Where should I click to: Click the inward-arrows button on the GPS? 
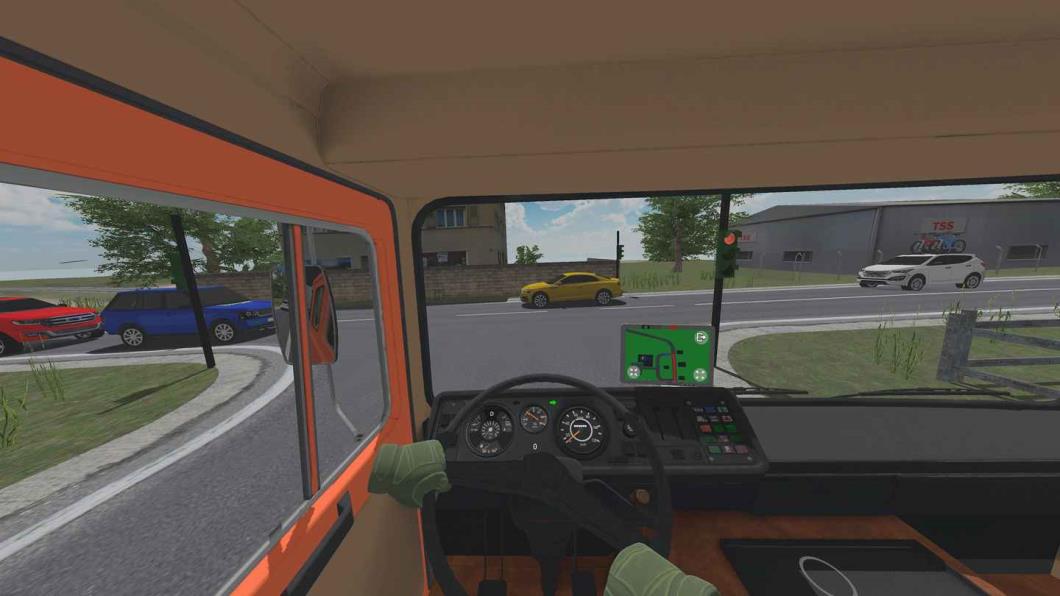(x=633, y=373)
